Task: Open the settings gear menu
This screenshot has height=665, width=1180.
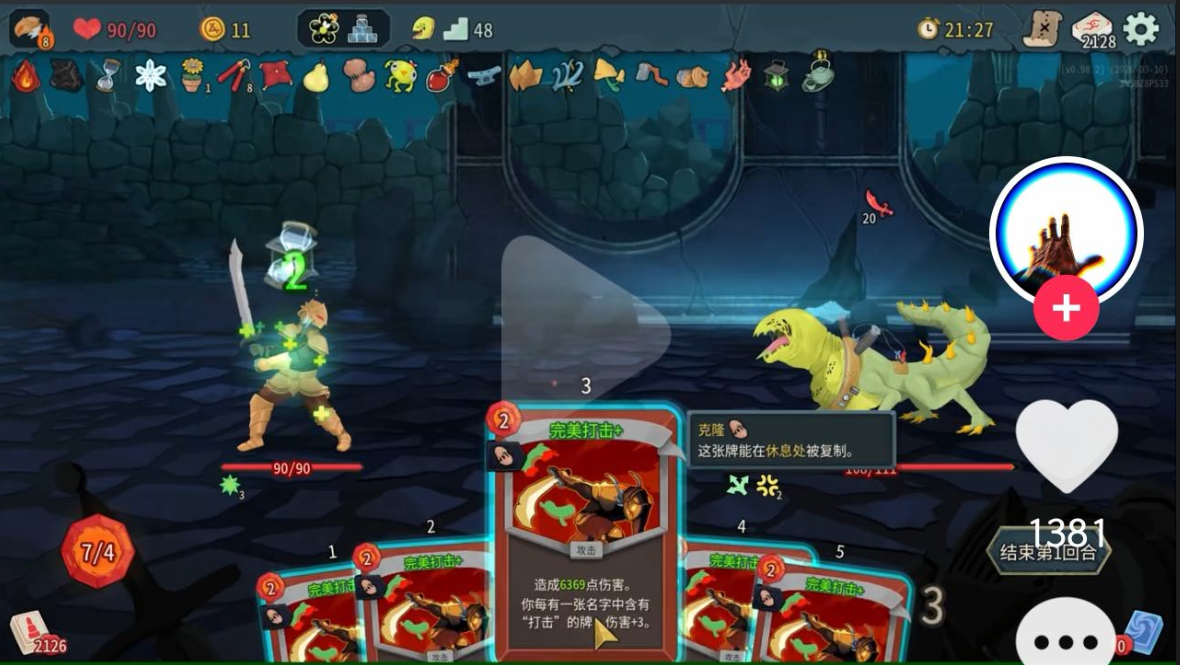Action: click(1141, 29)
